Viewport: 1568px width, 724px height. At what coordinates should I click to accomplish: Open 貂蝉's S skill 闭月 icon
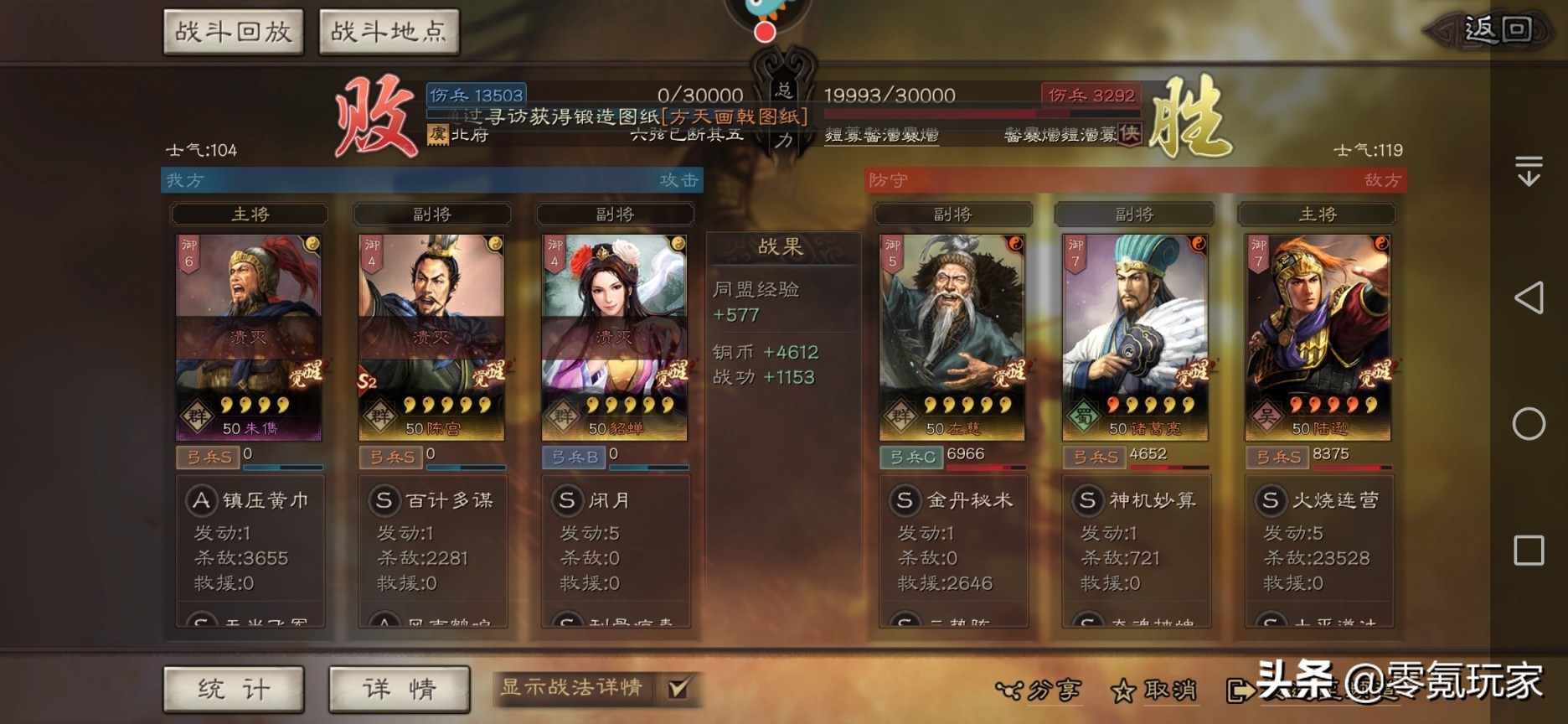click(x=569, y=500)
